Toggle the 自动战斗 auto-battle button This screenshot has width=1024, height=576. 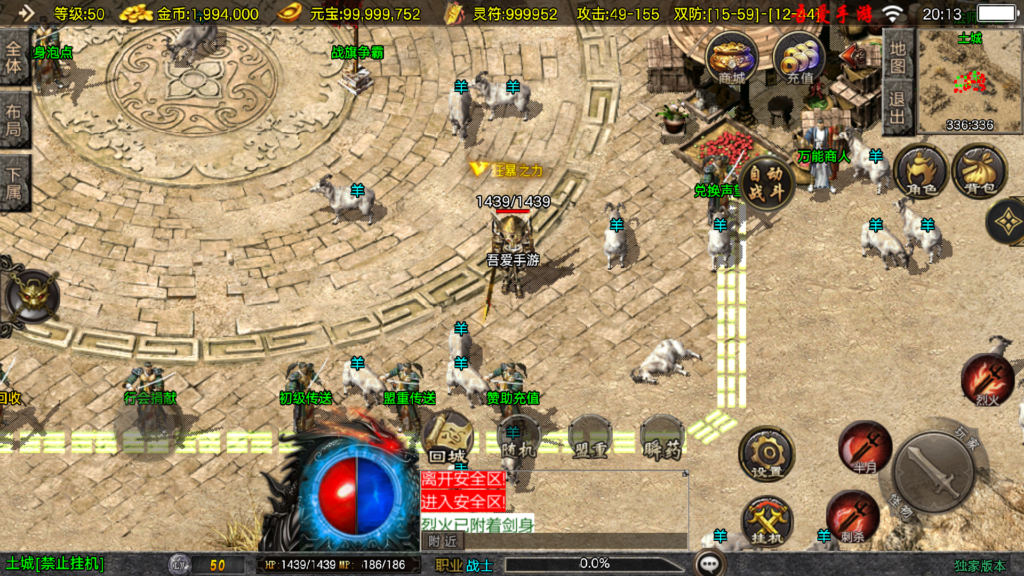point(767,184)
